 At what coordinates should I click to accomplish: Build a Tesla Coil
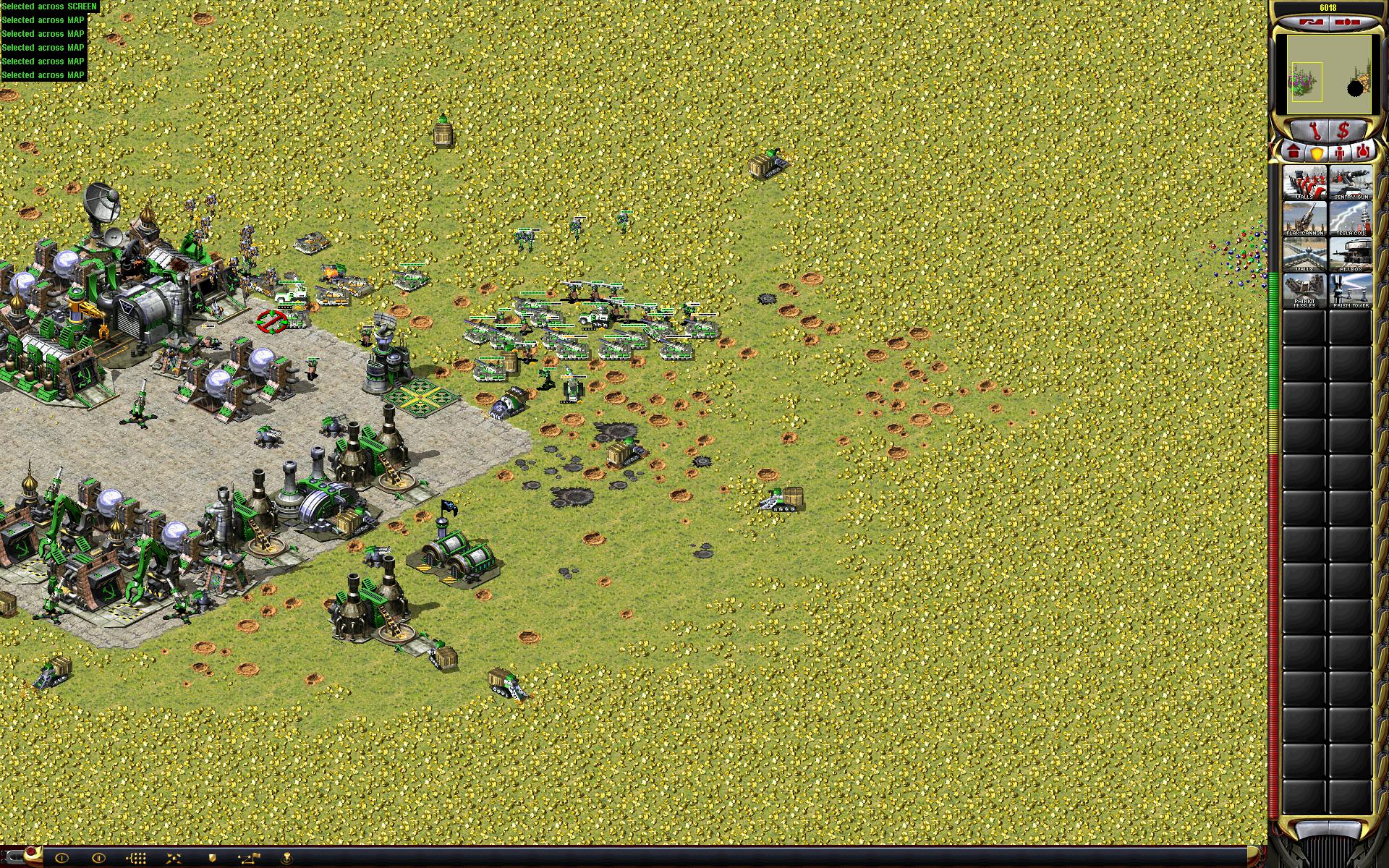1350,218
